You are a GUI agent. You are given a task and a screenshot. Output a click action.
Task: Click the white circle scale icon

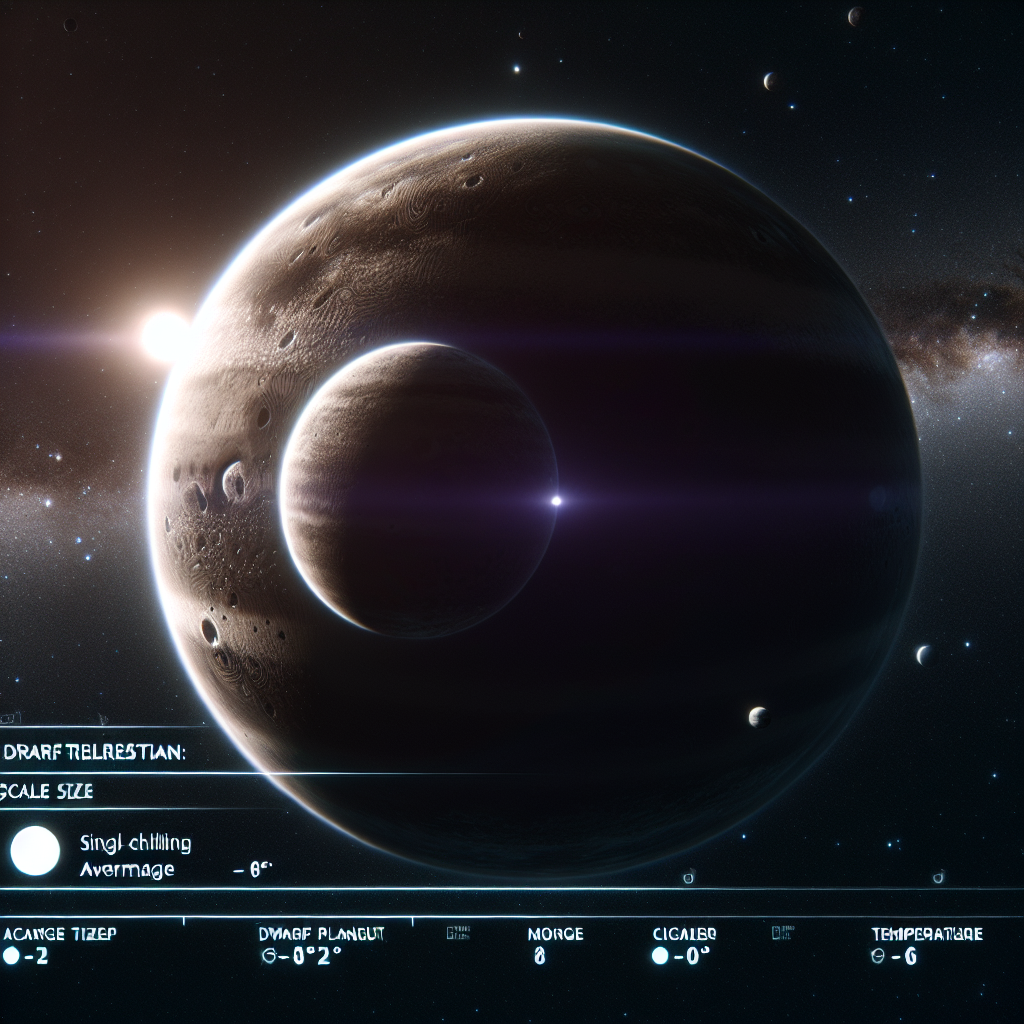[x=35, y=851]
